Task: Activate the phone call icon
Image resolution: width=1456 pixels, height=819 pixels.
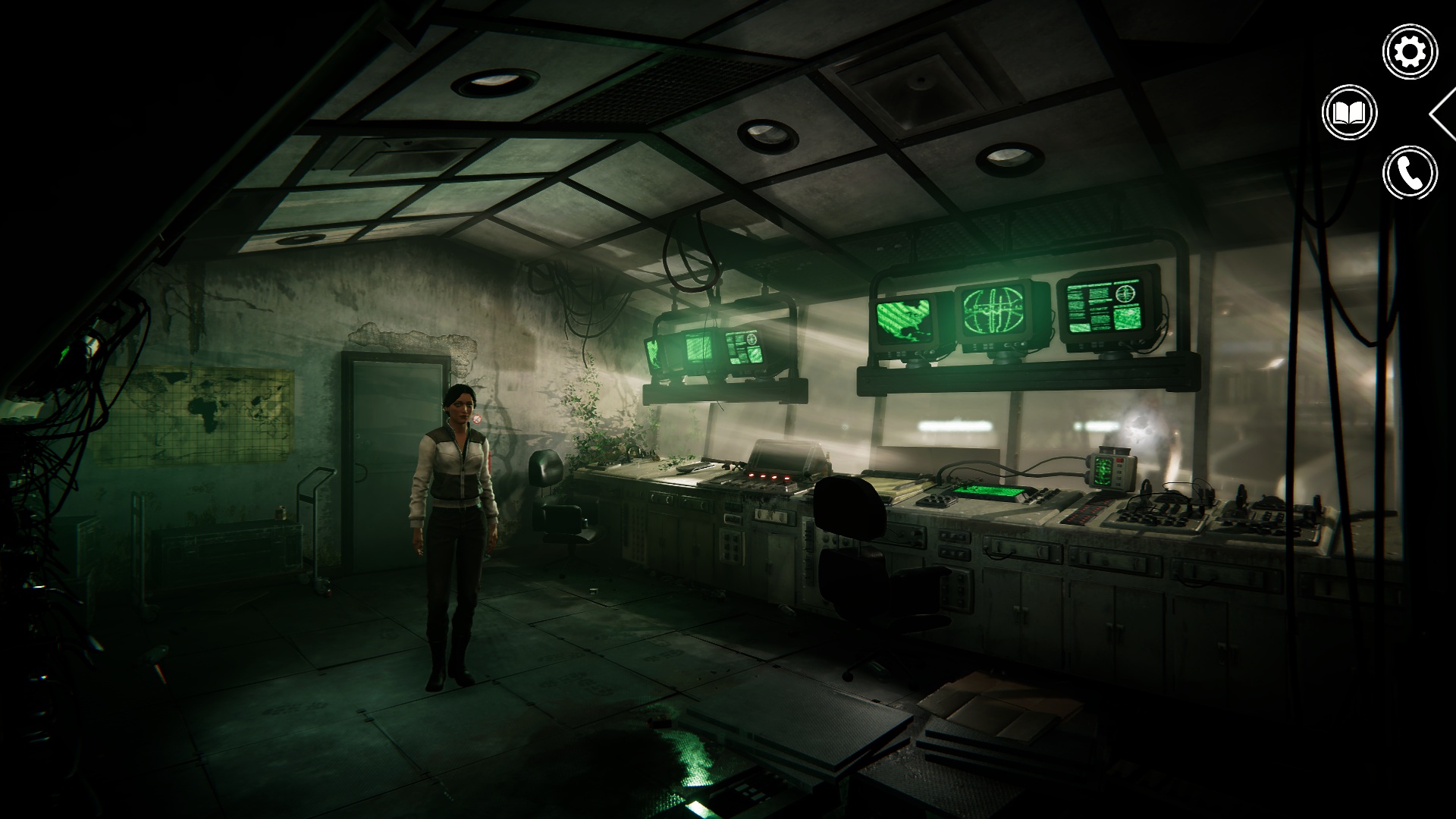Action: click(1410, 173)
